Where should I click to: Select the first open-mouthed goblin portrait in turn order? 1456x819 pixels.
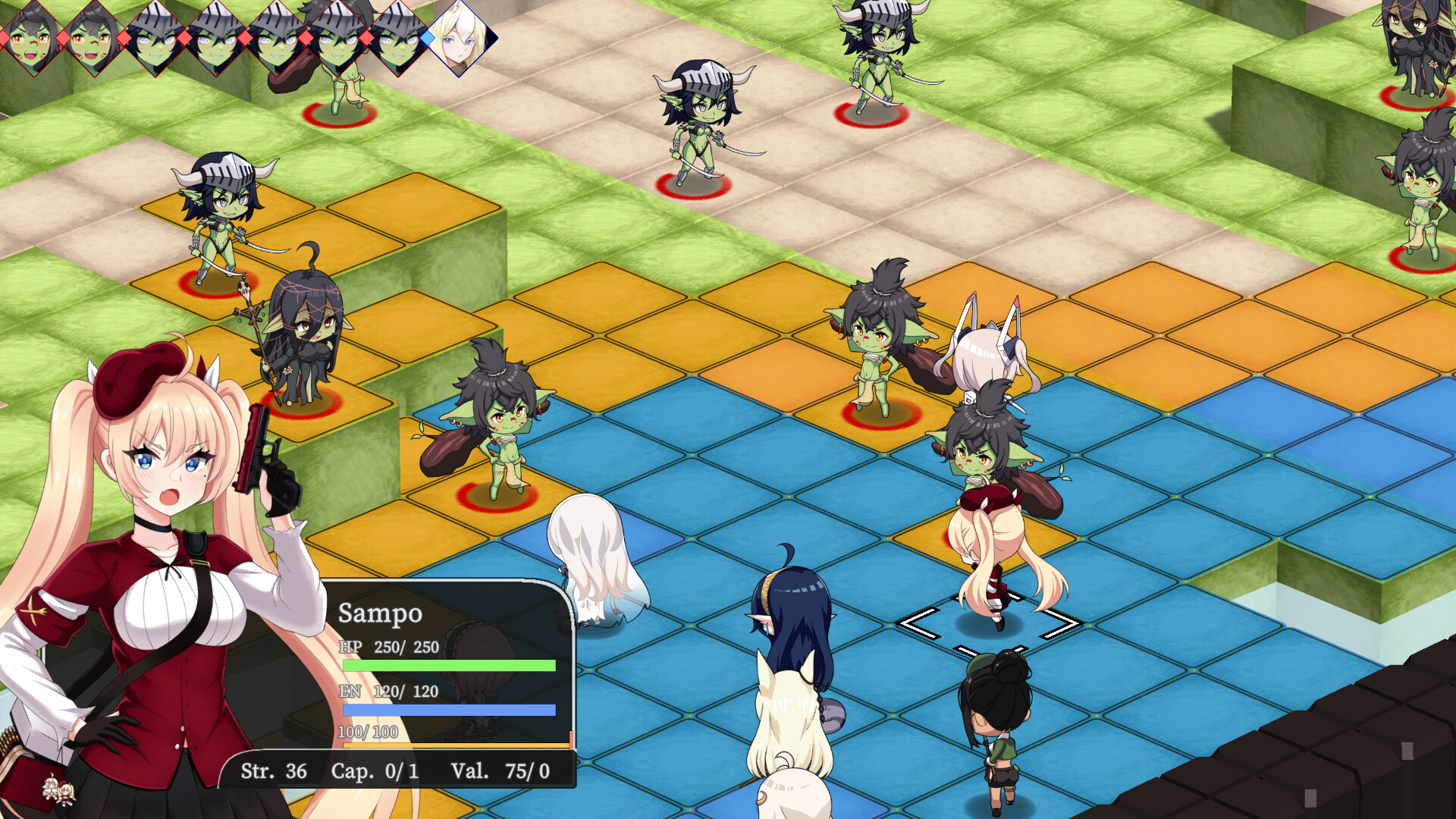30,39
